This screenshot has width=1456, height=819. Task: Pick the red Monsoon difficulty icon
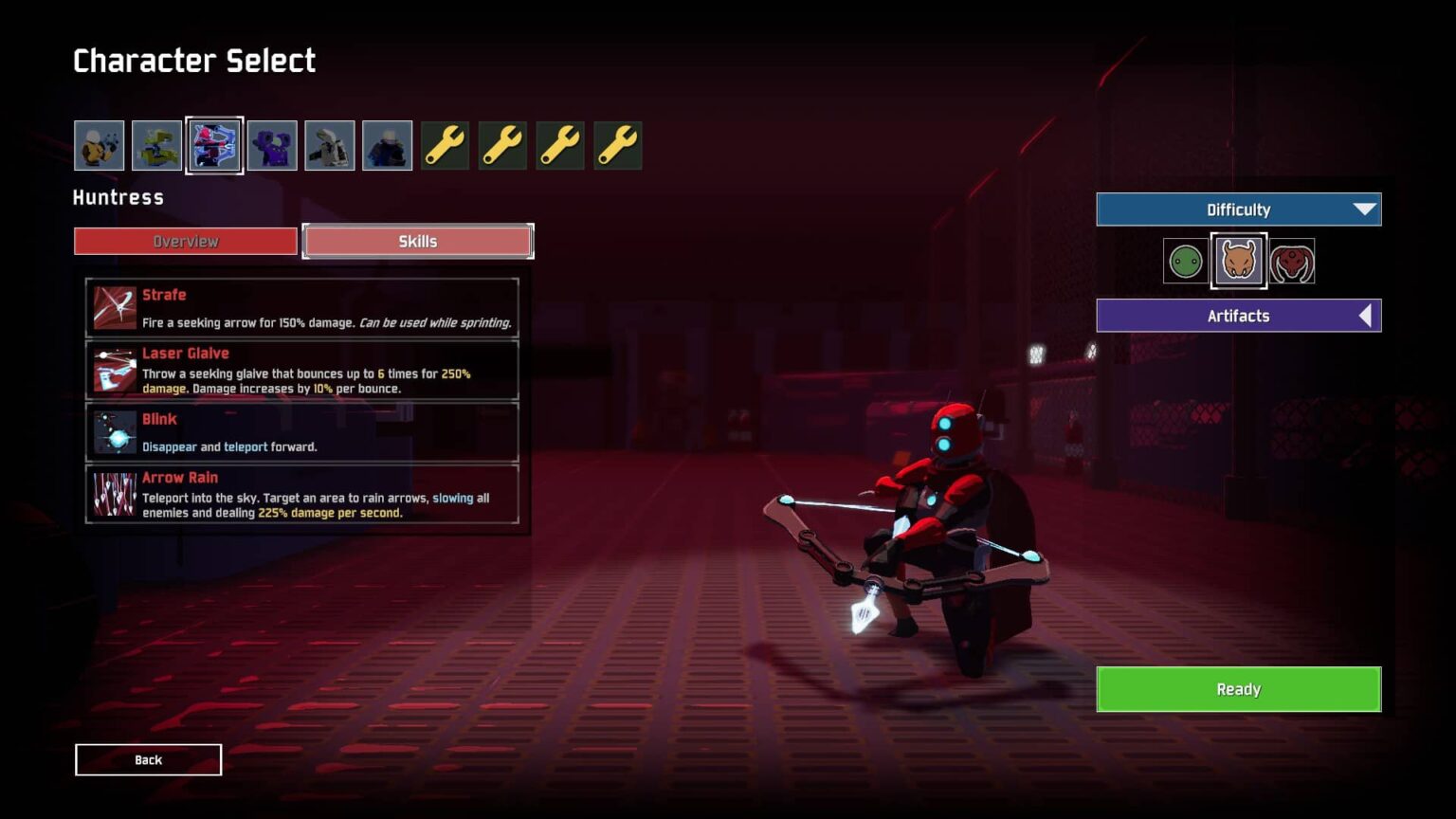click(1292, 262)
